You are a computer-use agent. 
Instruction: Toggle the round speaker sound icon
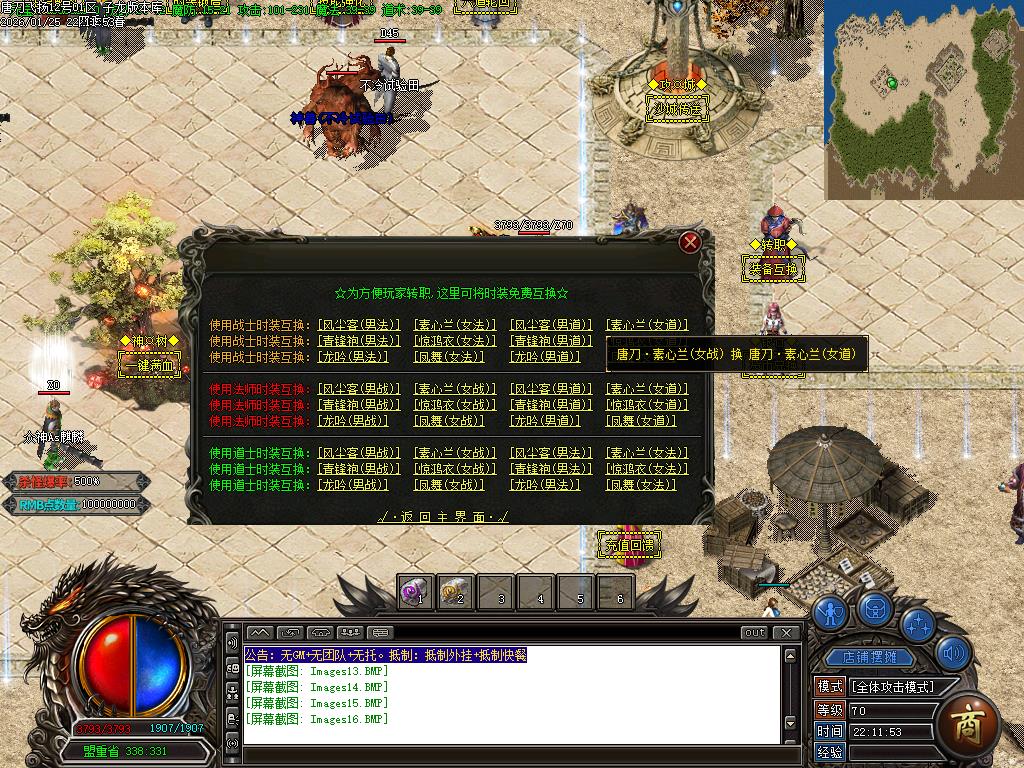[x=954, y=654]
